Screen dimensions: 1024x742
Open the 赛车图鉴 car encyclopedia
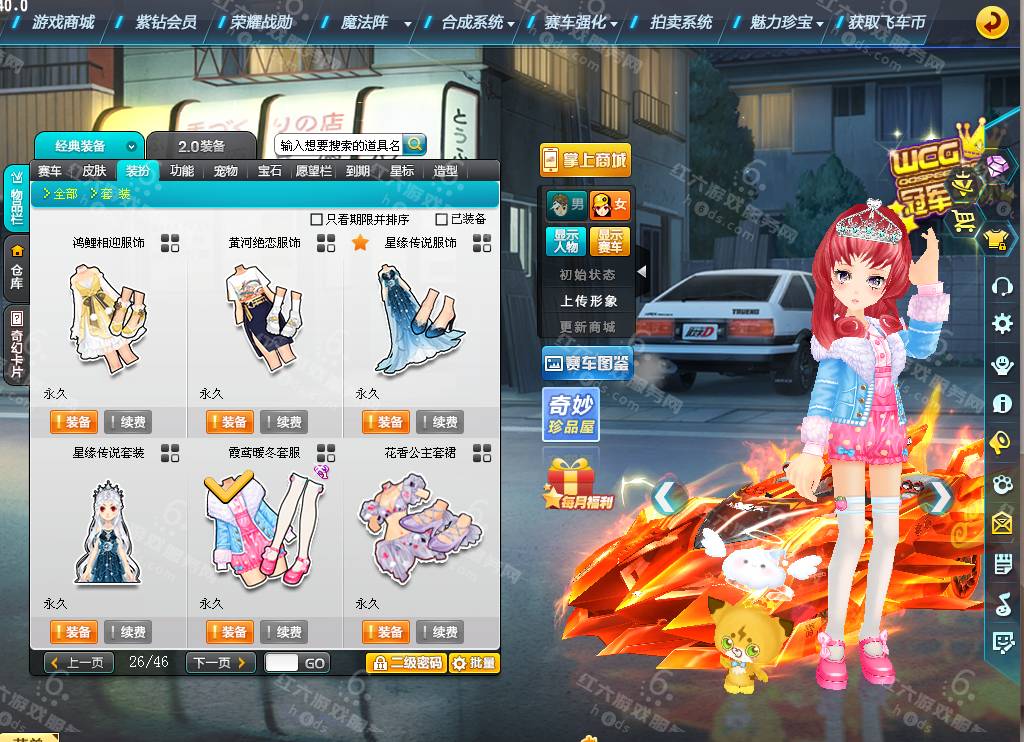587,364
